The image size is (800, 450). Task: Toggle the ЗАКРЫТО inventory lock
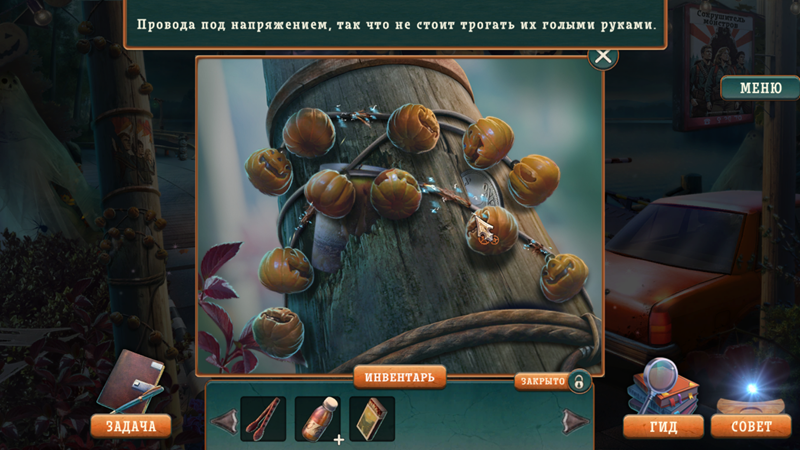coord(579,381)
